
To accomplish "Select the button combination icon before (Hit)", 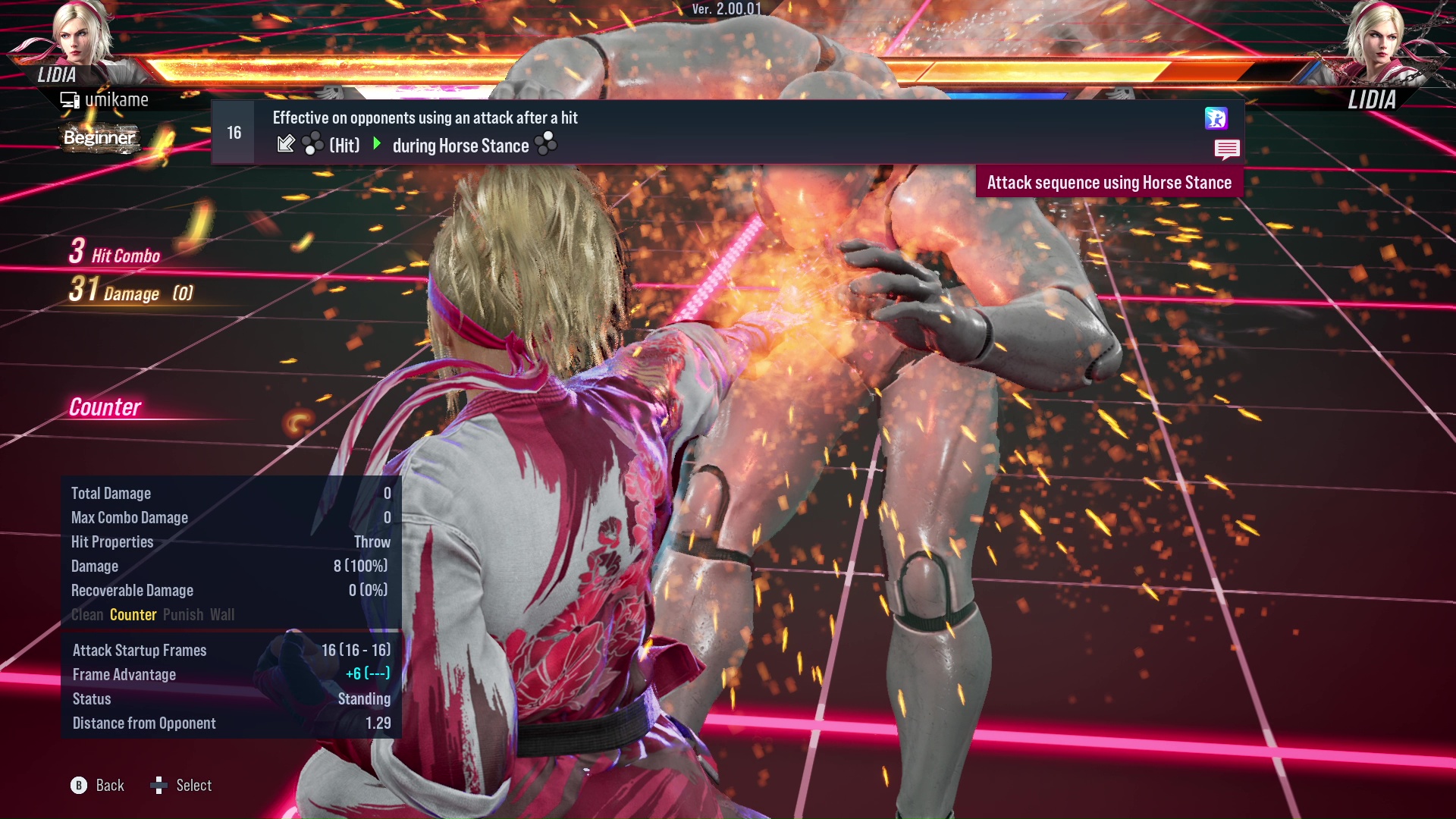I will coord(311,144).
